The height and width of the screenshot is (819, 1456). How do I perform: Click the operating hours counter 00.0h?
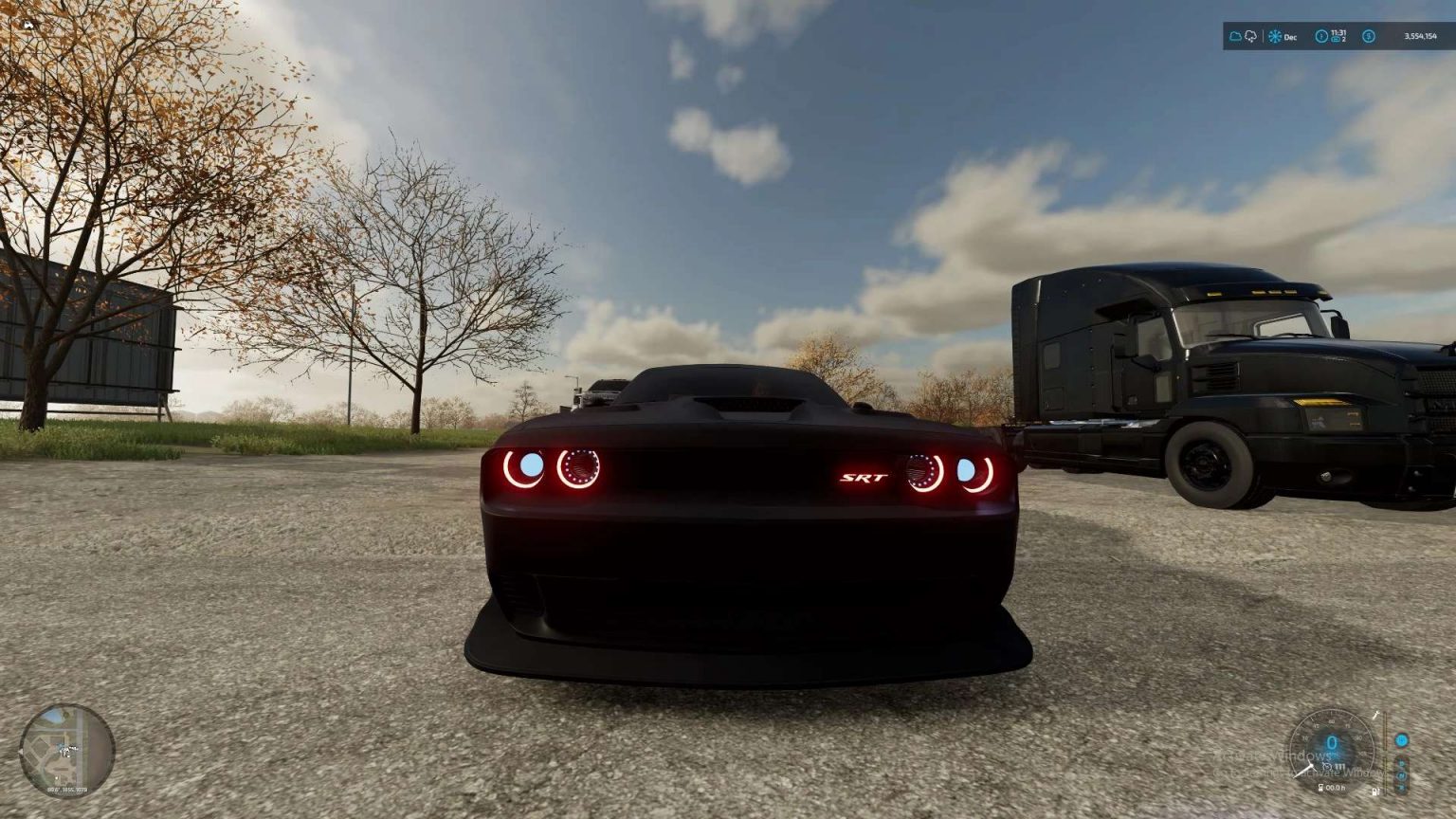[x=1337, y=787]
